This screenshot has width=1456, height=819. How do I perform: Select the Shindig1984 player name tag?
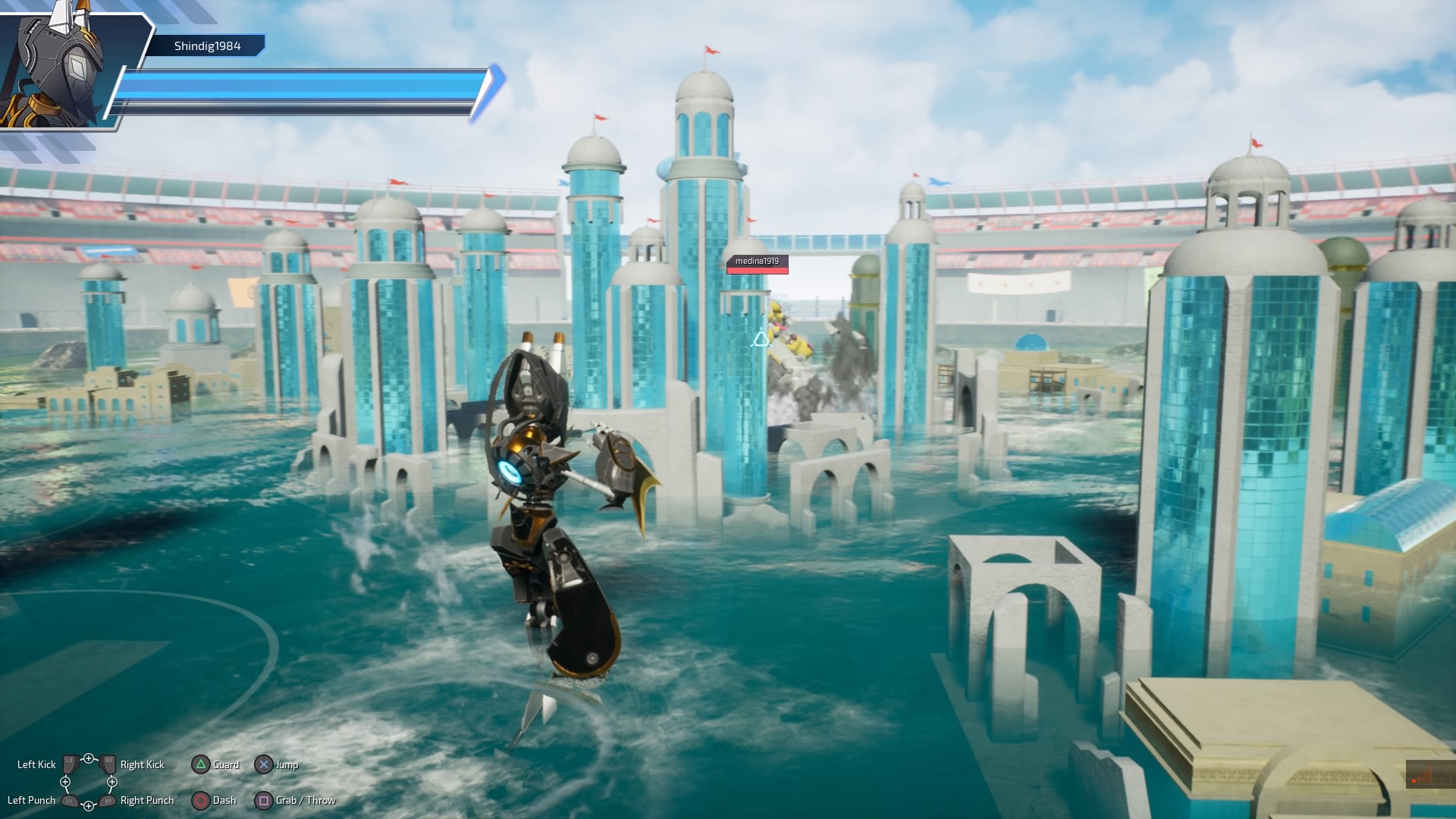click(x=207, y=46)
